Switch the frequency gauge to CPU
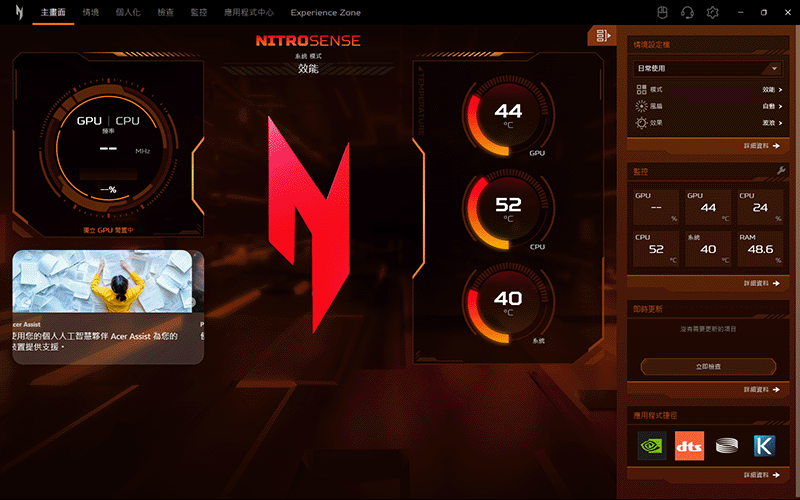The height and width of the screenshot is (500, 800). tap(128, 120)
